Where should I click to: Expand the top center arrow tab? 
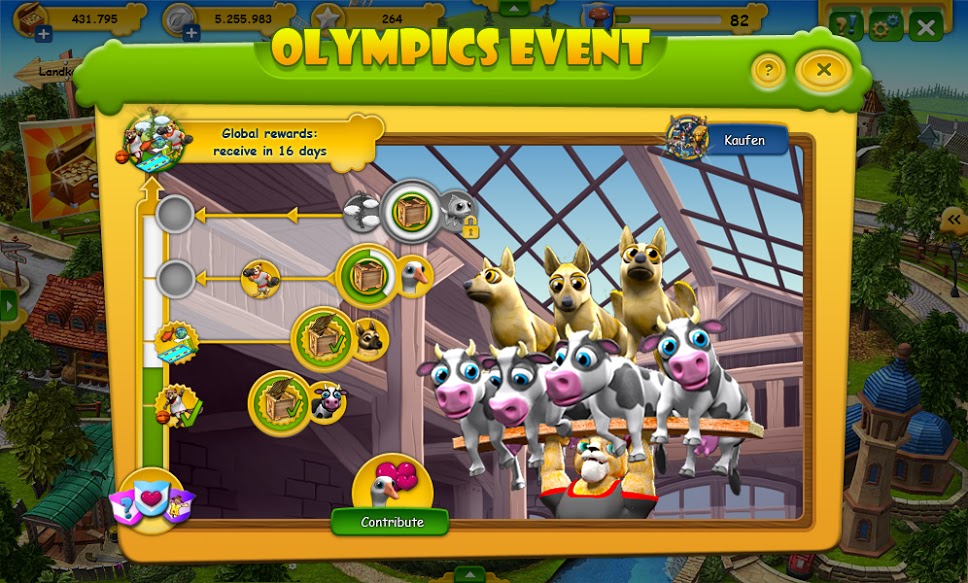tap(514, 8)
